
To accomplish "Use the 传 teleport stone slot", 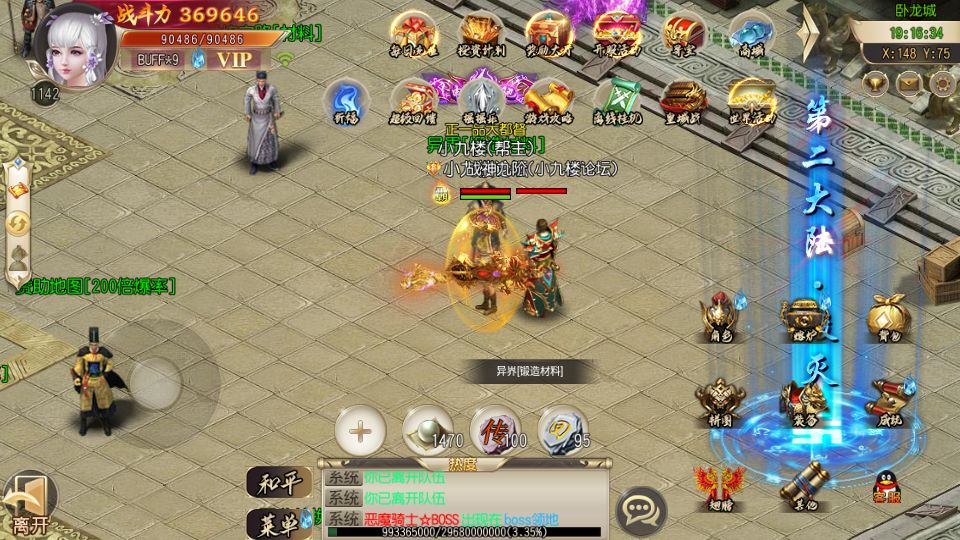I will click(495, 432).
